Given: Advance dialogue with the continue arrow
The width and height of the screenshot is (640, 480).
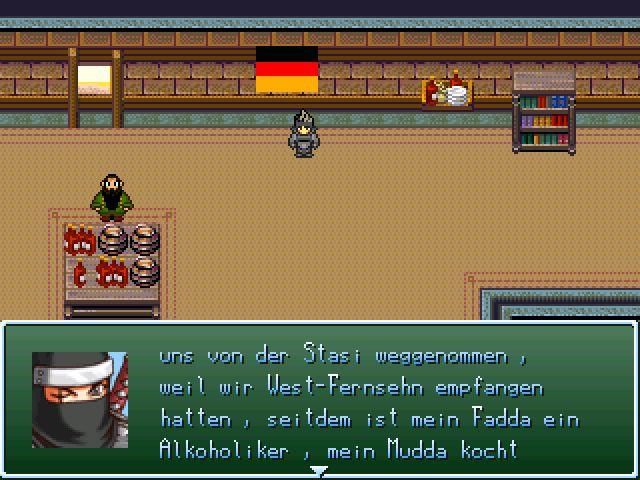Looking at the screenshot, I should click(x=319, y=469).
